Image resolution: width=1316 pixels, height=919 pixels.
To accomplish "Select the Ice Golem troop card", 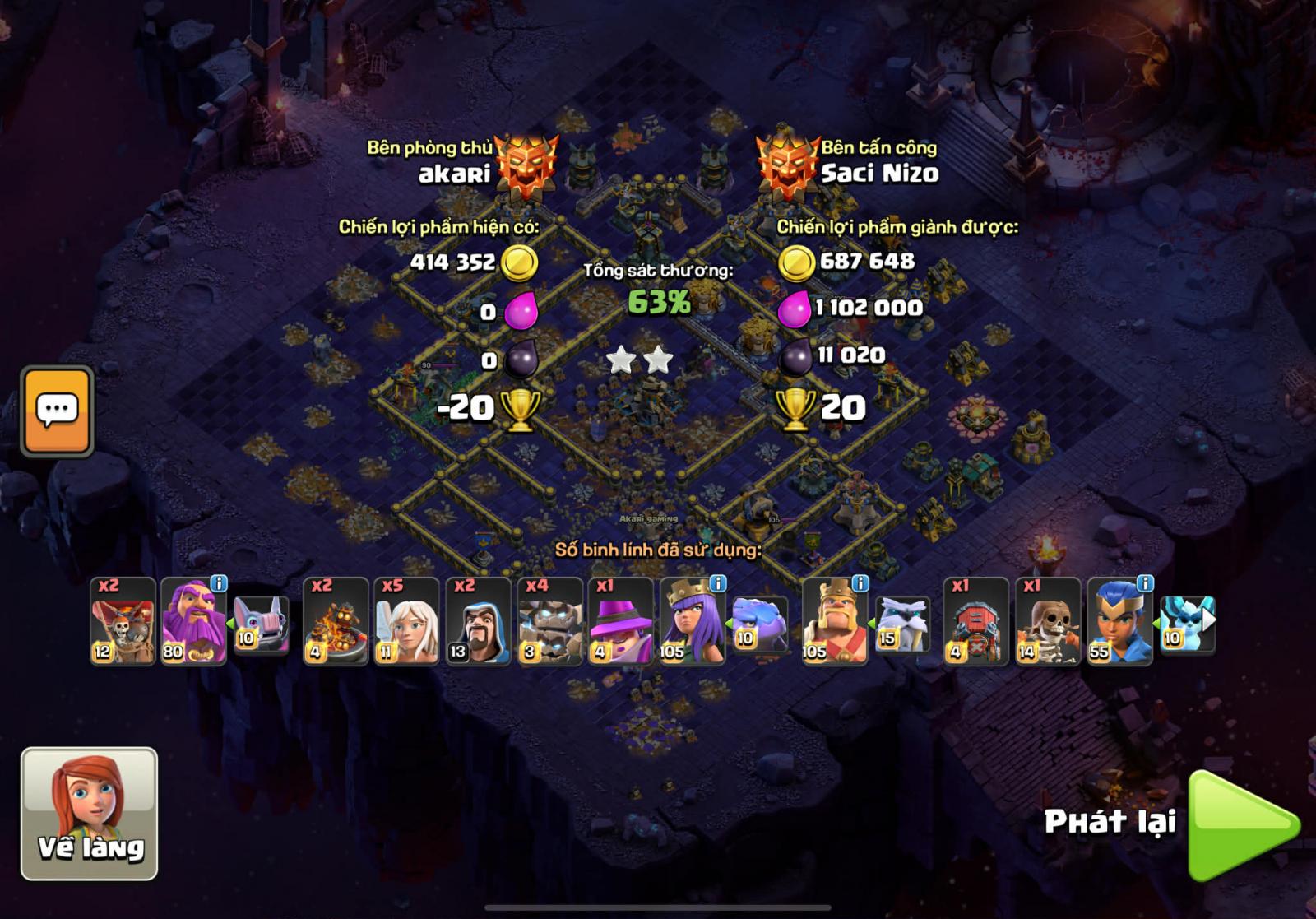I will tap(549, 621).
